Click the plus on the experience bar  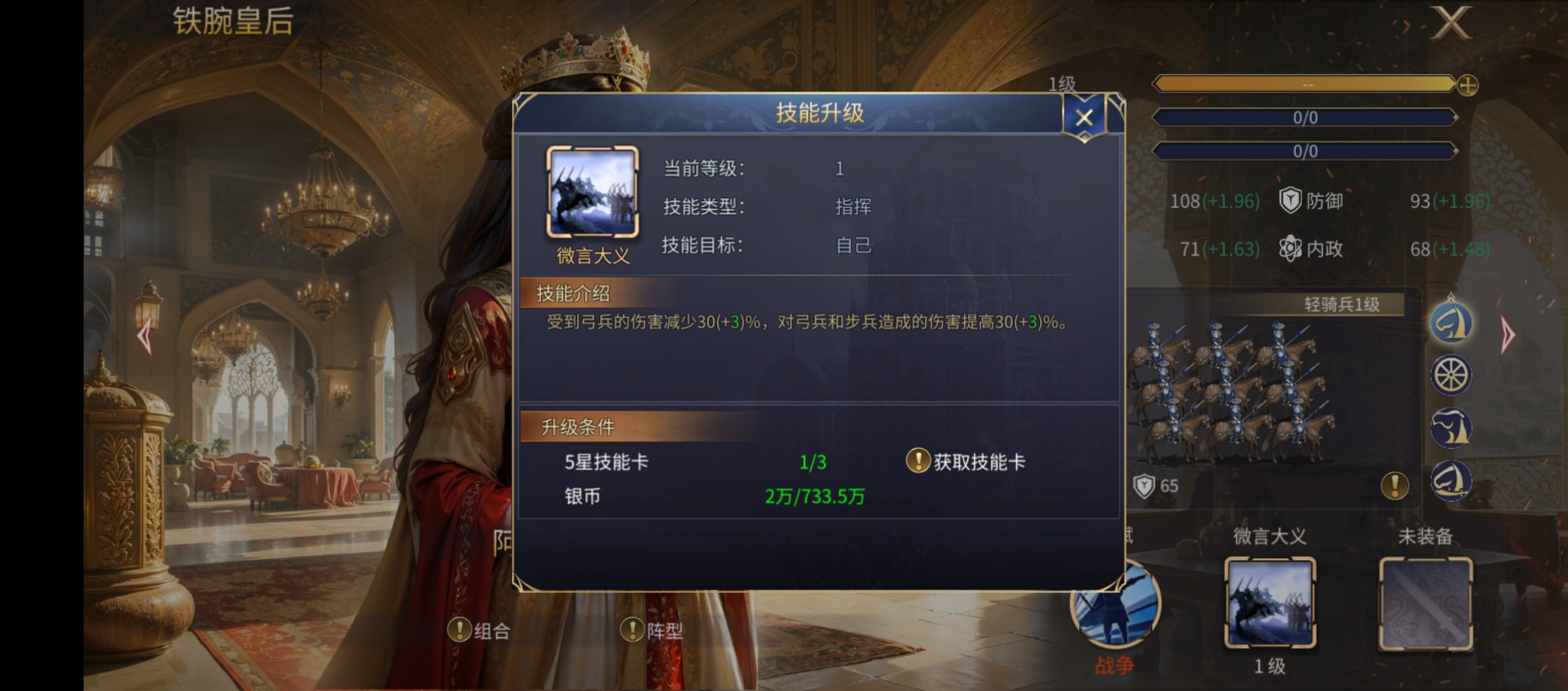(1467, 87)
